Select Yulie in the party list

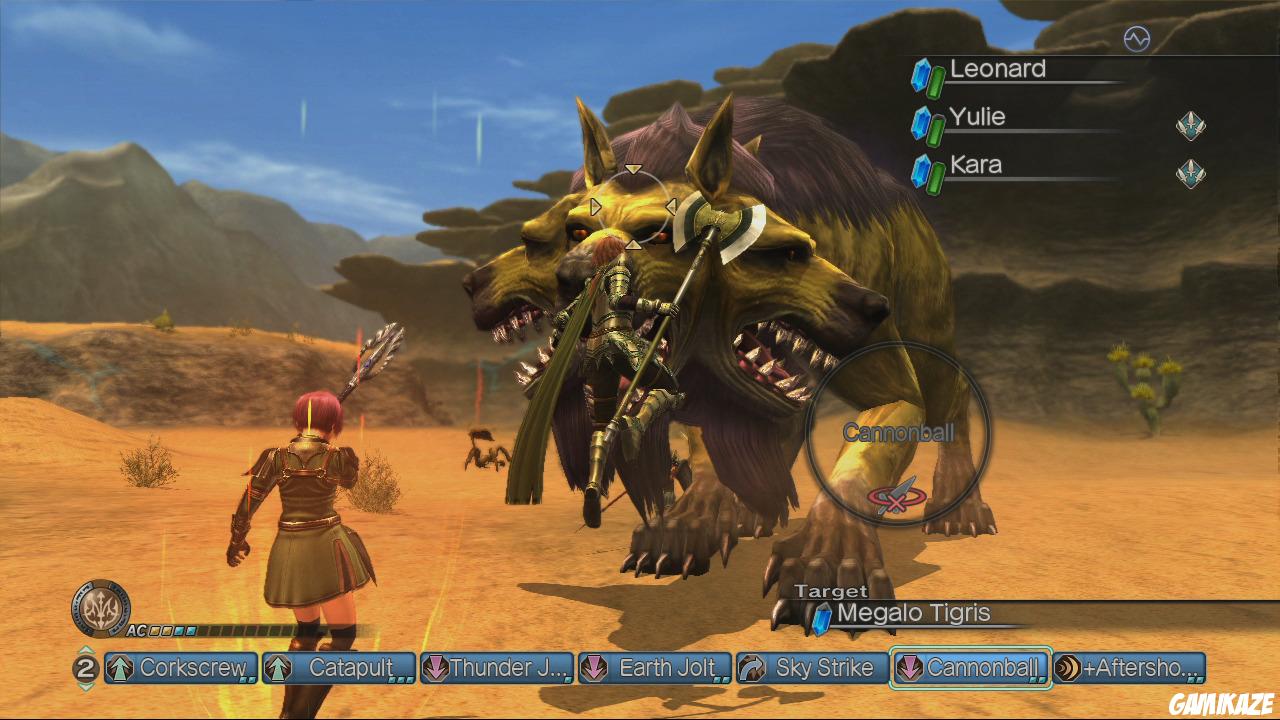977,117
